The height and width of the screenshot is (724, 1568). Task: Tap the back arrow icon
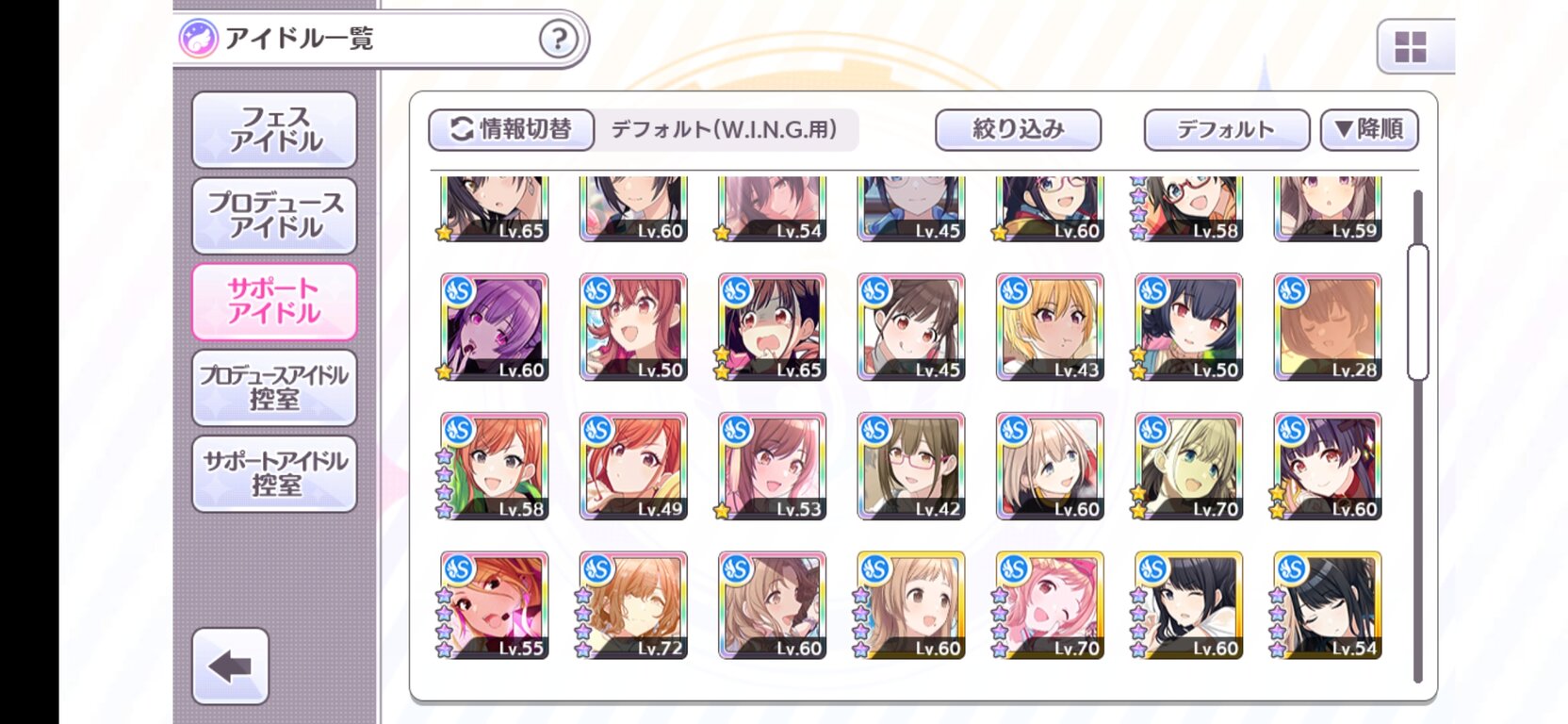point(229,666)
